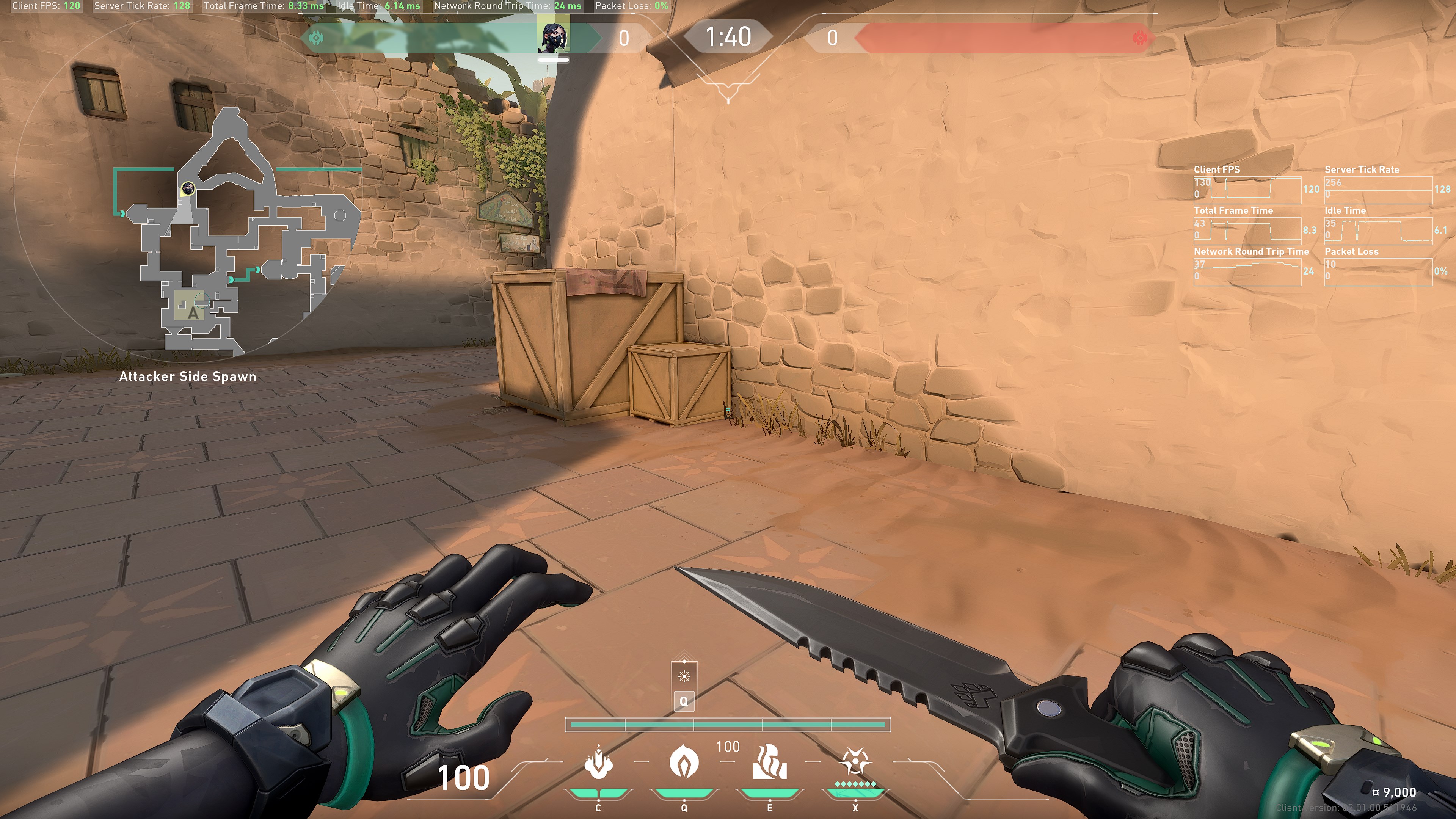Click the red enemy team emblem
Viewport: 1456px width, 819px height.
pyautogui.click(x=1140, y=38)
